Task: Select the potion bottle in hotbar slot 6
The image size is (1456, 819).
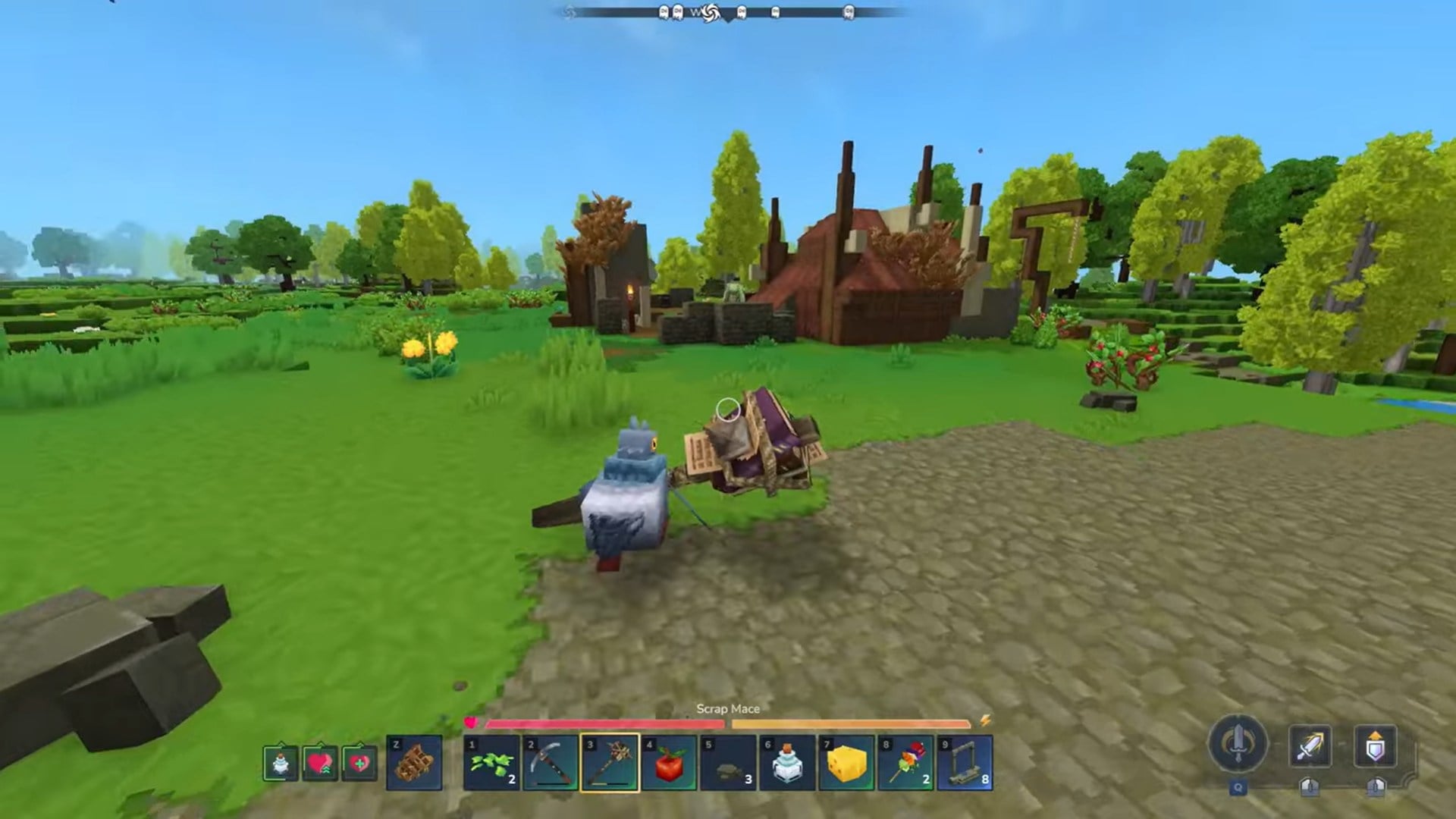Action: point(786,764)
